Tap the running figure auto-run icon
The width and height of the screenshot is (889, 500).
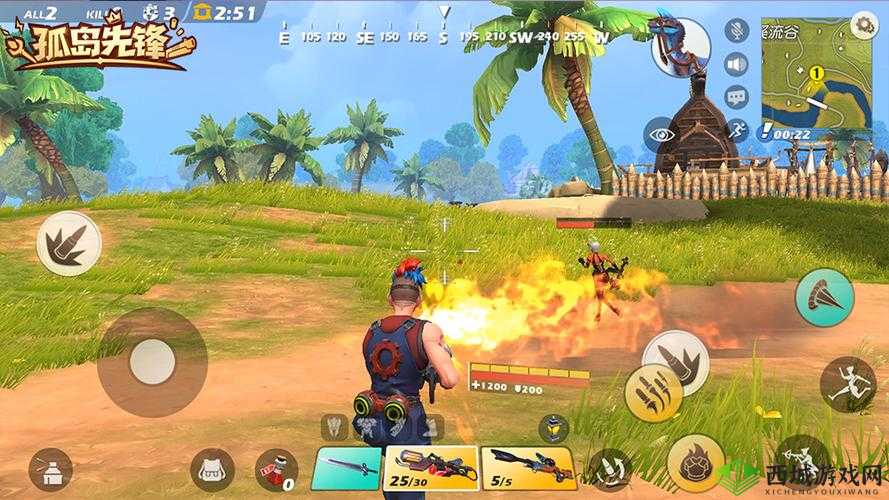pos(737,130)
